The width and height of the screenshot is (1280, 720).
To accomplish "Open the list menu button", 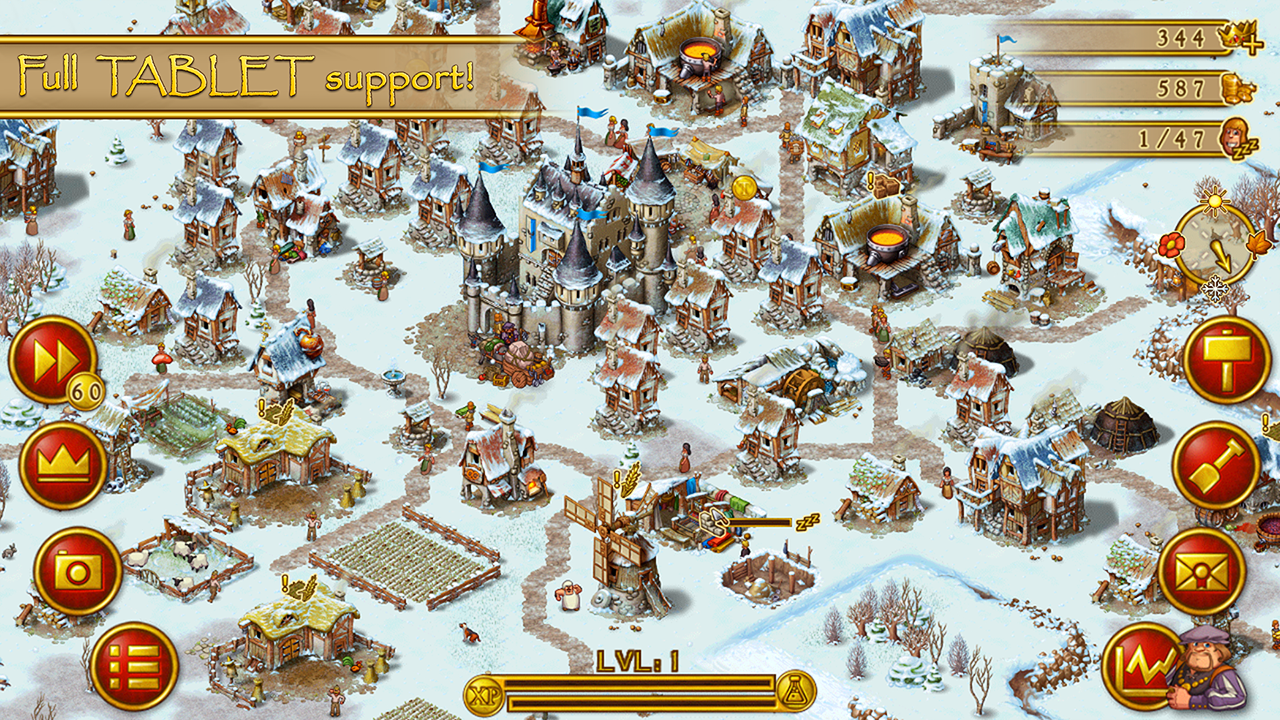I will [x=134, y=666].
